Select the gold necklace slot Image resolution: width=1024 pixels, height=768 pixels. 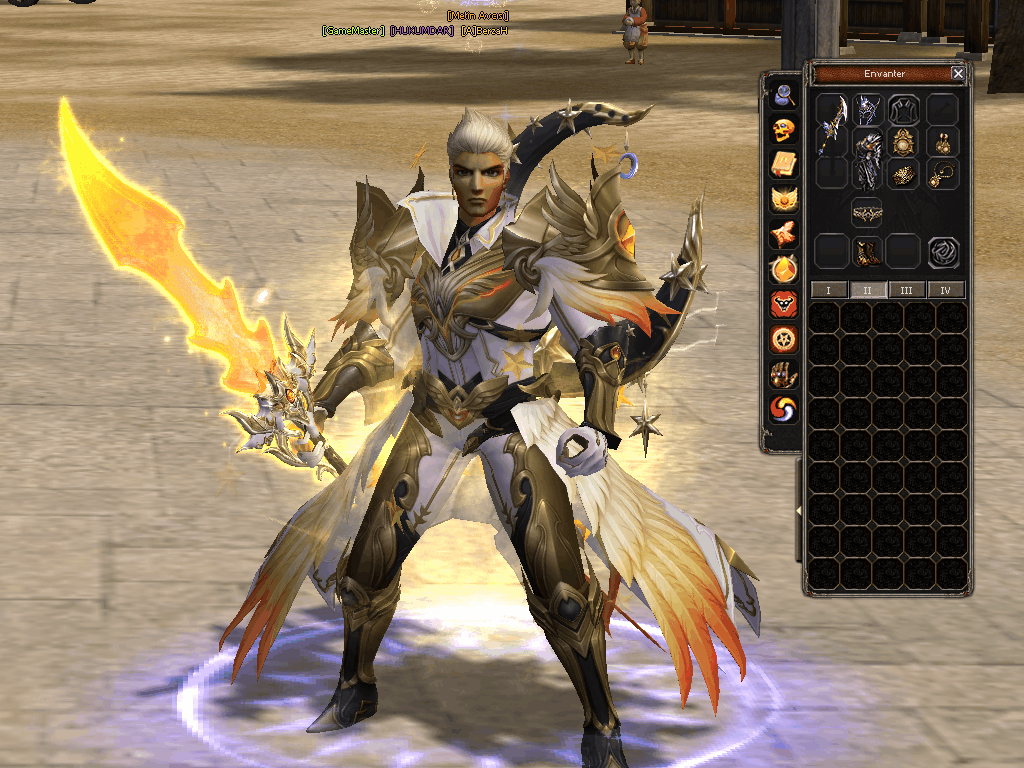(x=941, y=175)
